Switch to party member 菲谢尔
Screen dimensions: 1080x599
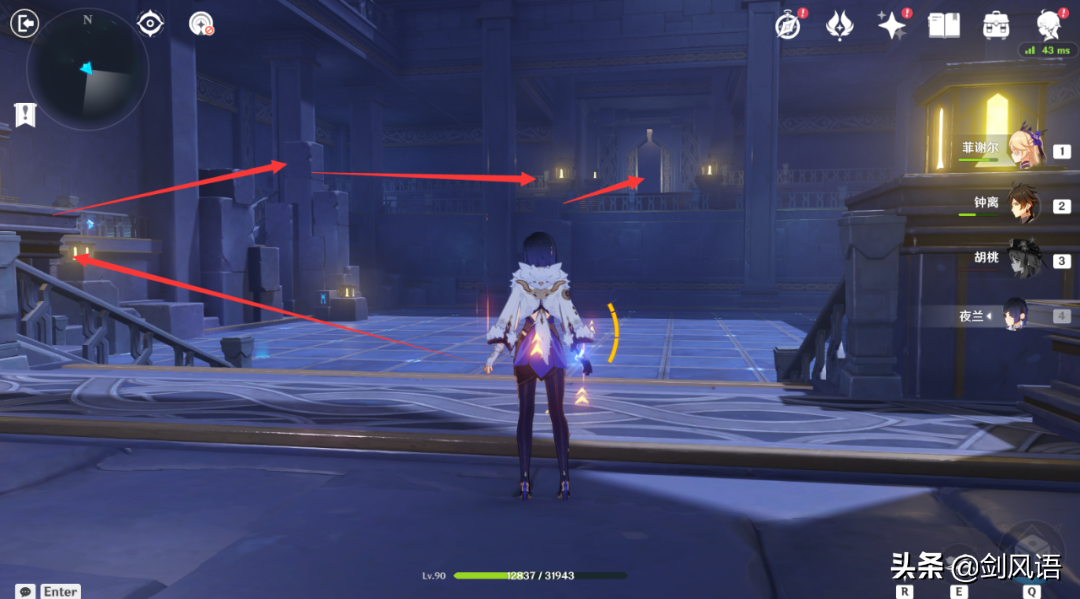(x=1025, y=148)
